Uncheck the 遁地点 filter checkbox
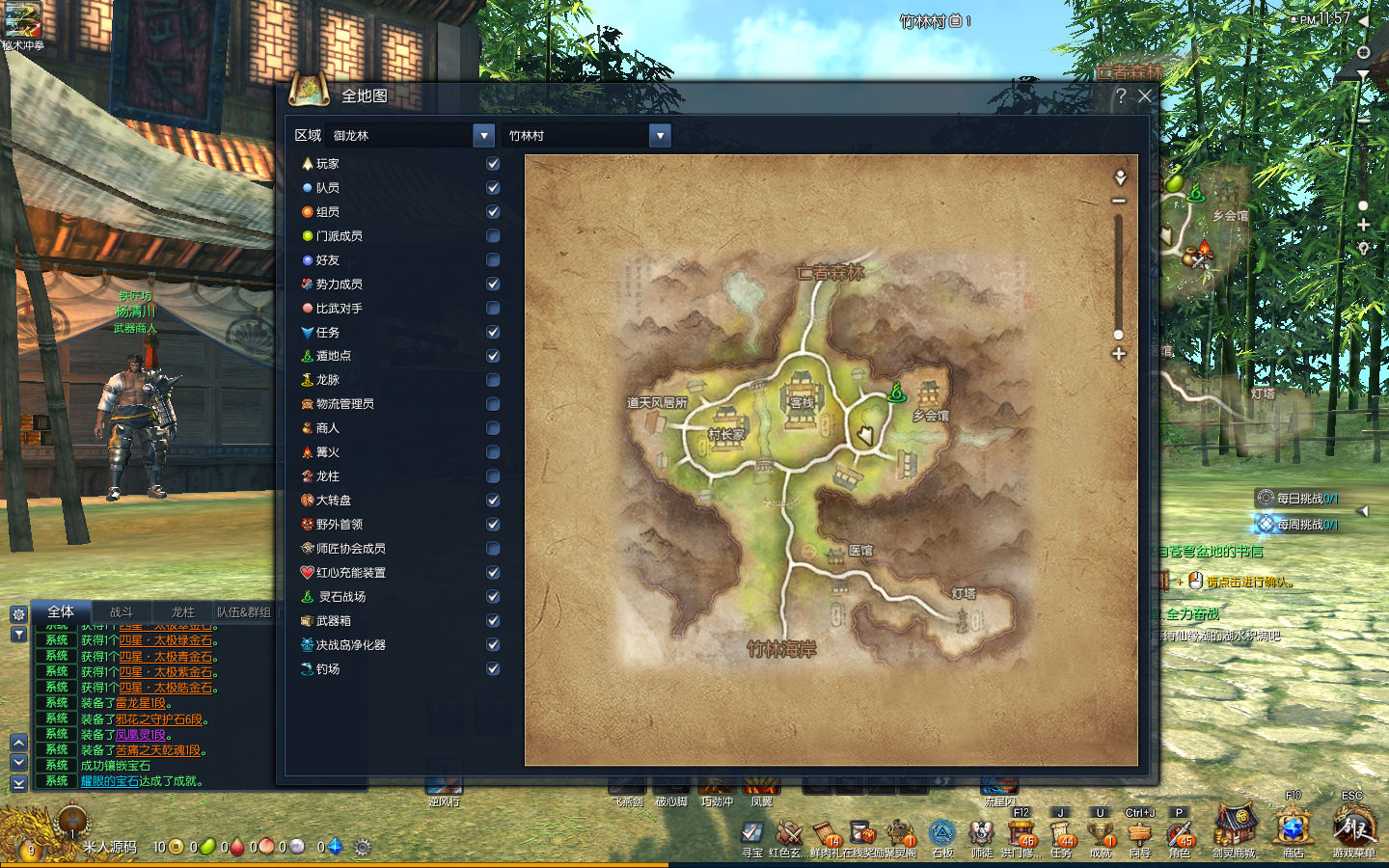This screenshot has width=1389, height=868. click(x=493, y=356)
